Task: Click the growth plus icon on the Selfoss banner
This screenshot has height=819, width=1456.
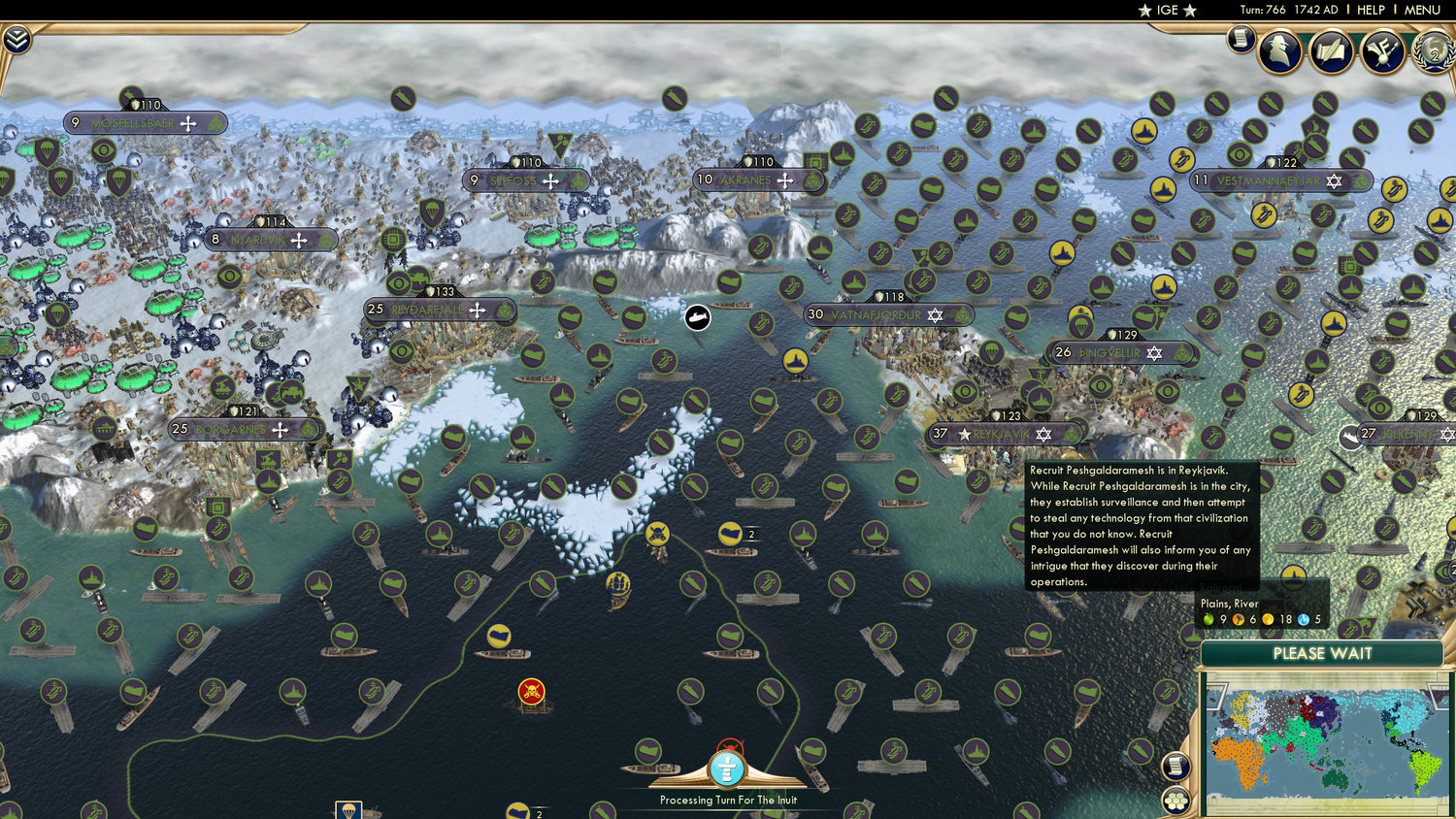Action: point(550,180)
